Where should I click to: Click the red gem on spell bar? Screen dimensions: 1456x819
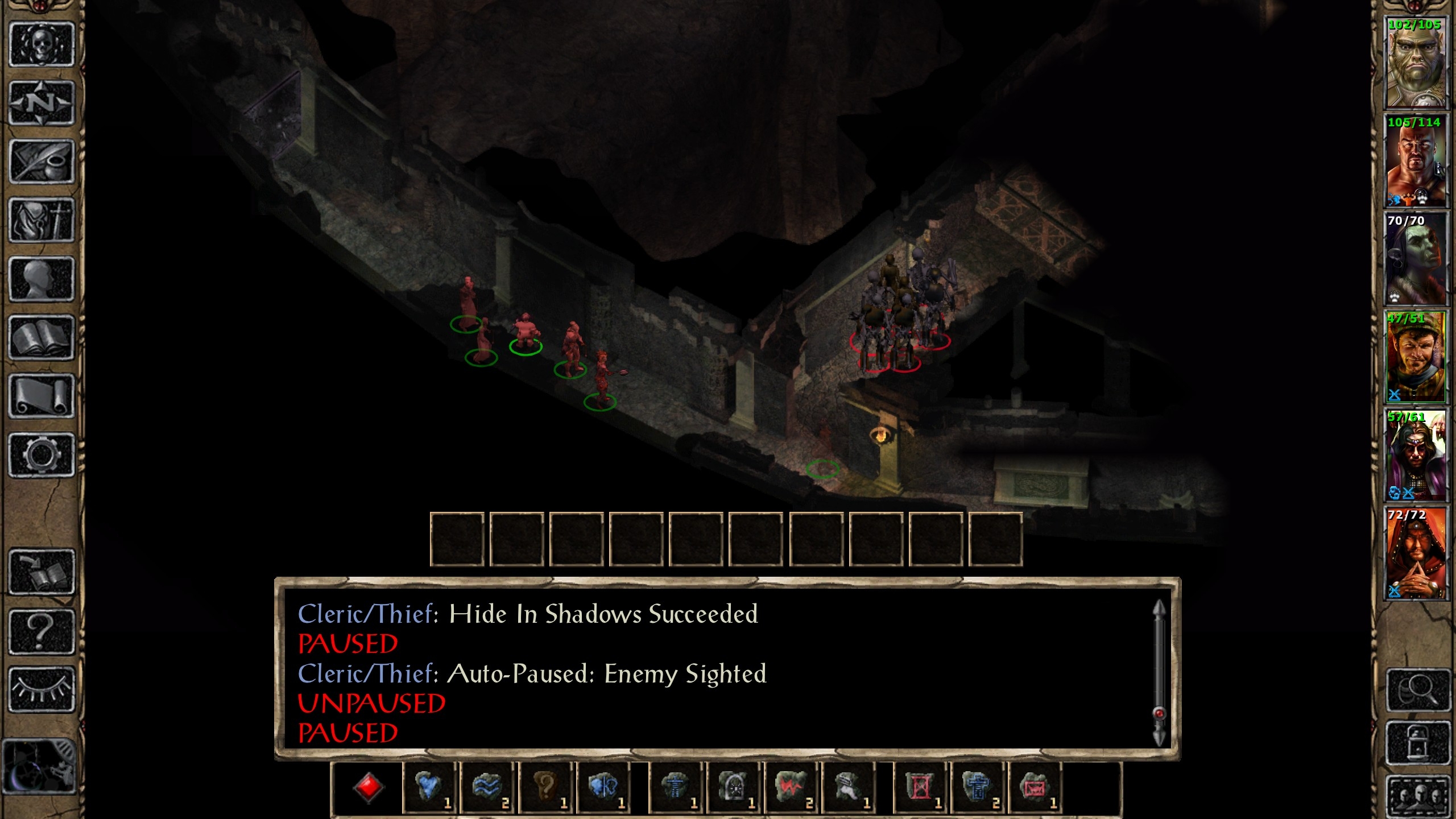[x=368, y=788]
